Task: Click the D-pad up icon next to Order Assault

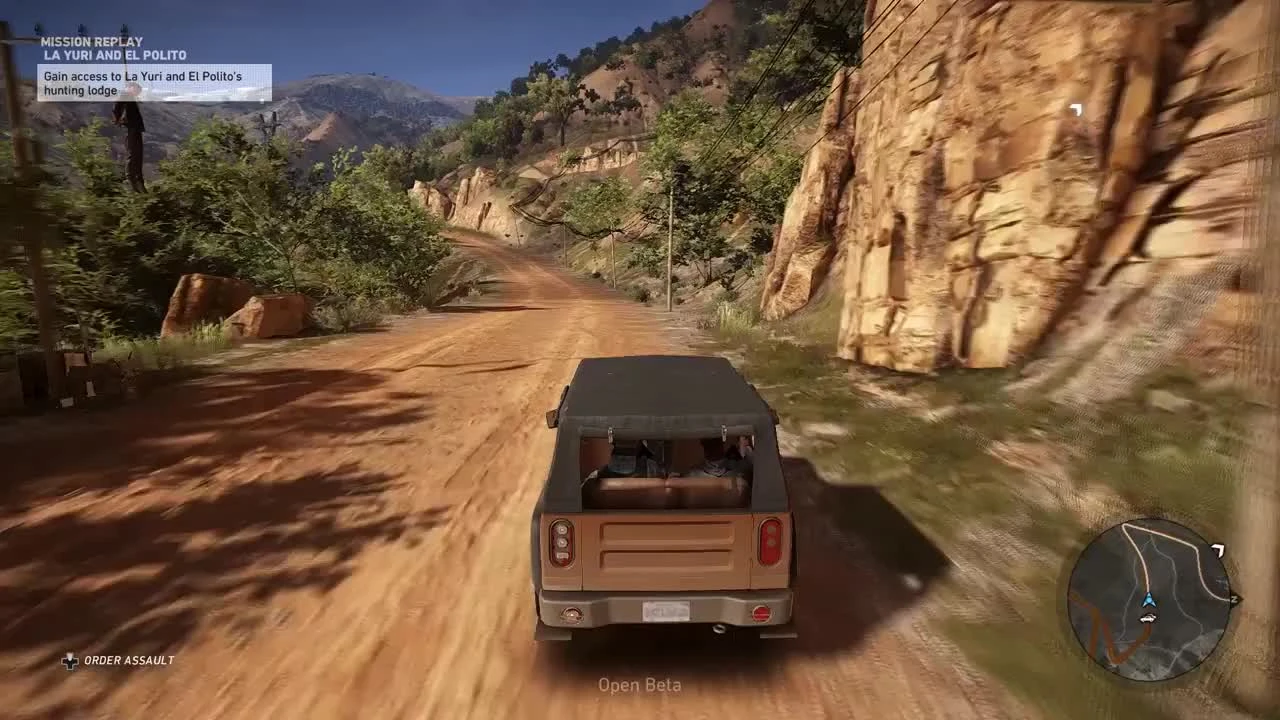Action: [69, 660]
